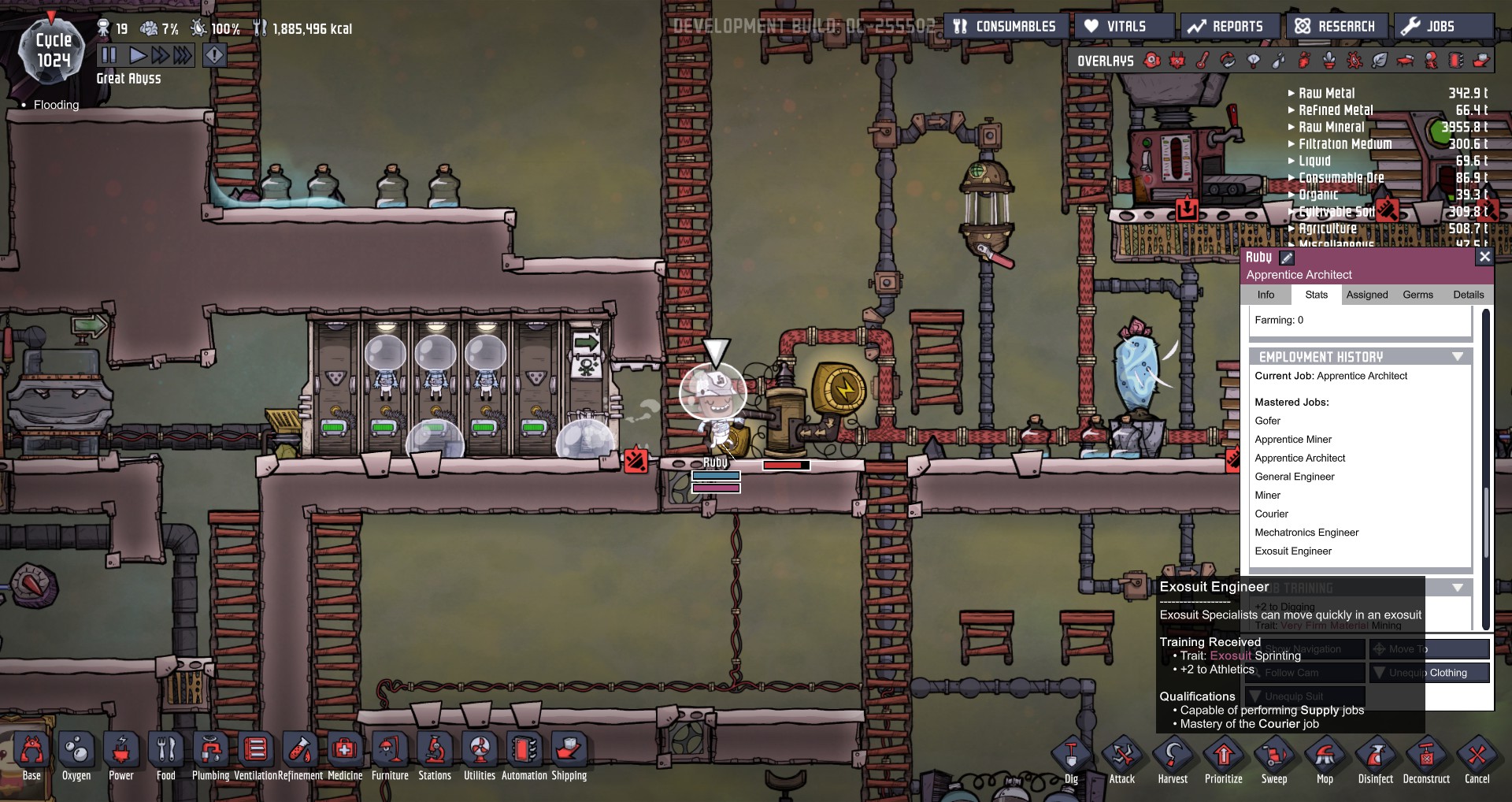Screen dimensions: 1512x802
Task: Collapse the Employment History section
Action: click(x=1456, y=356)
